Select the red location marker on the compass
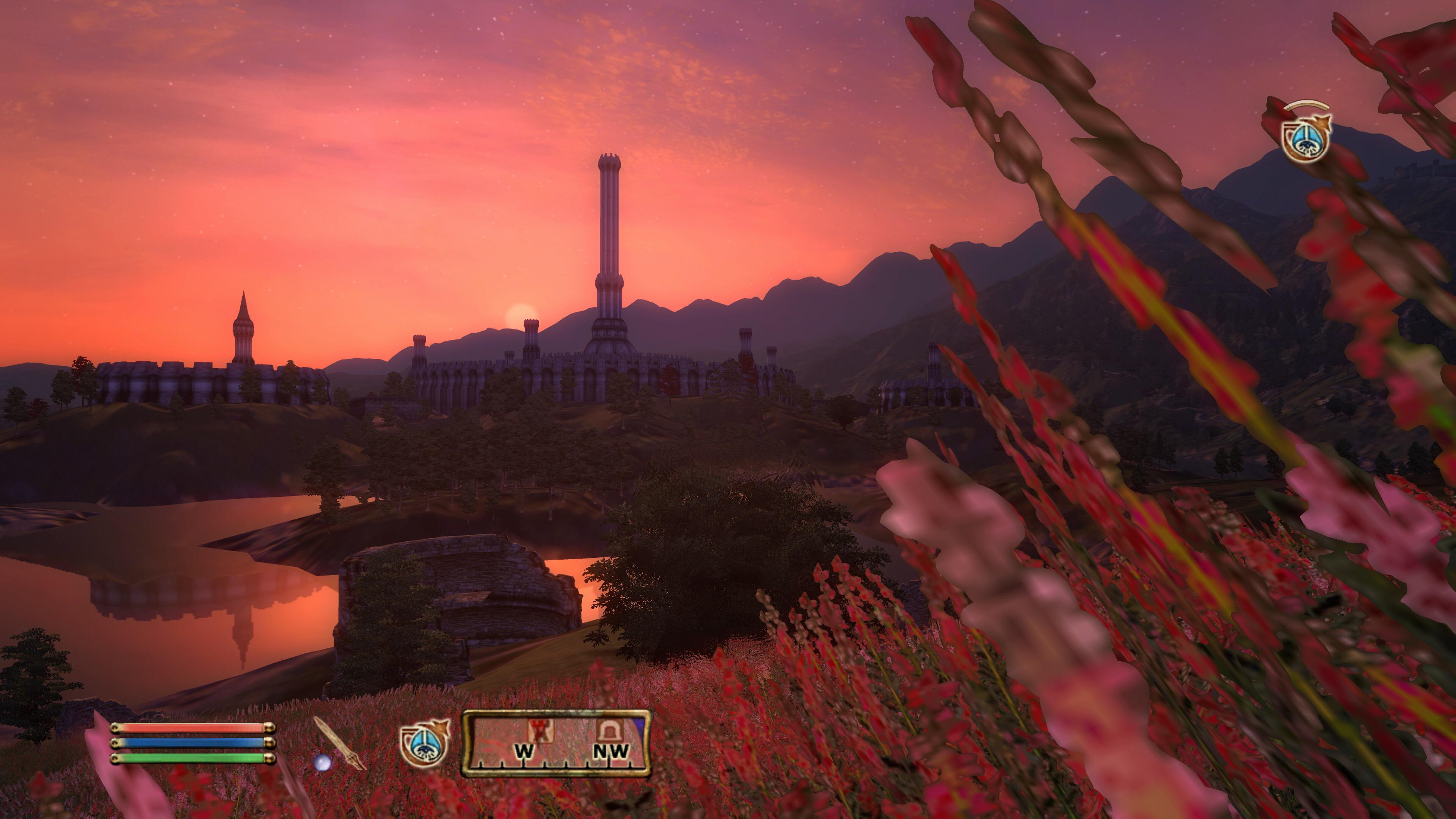This screenshot has width=1456, height=819. coord(540,731)
